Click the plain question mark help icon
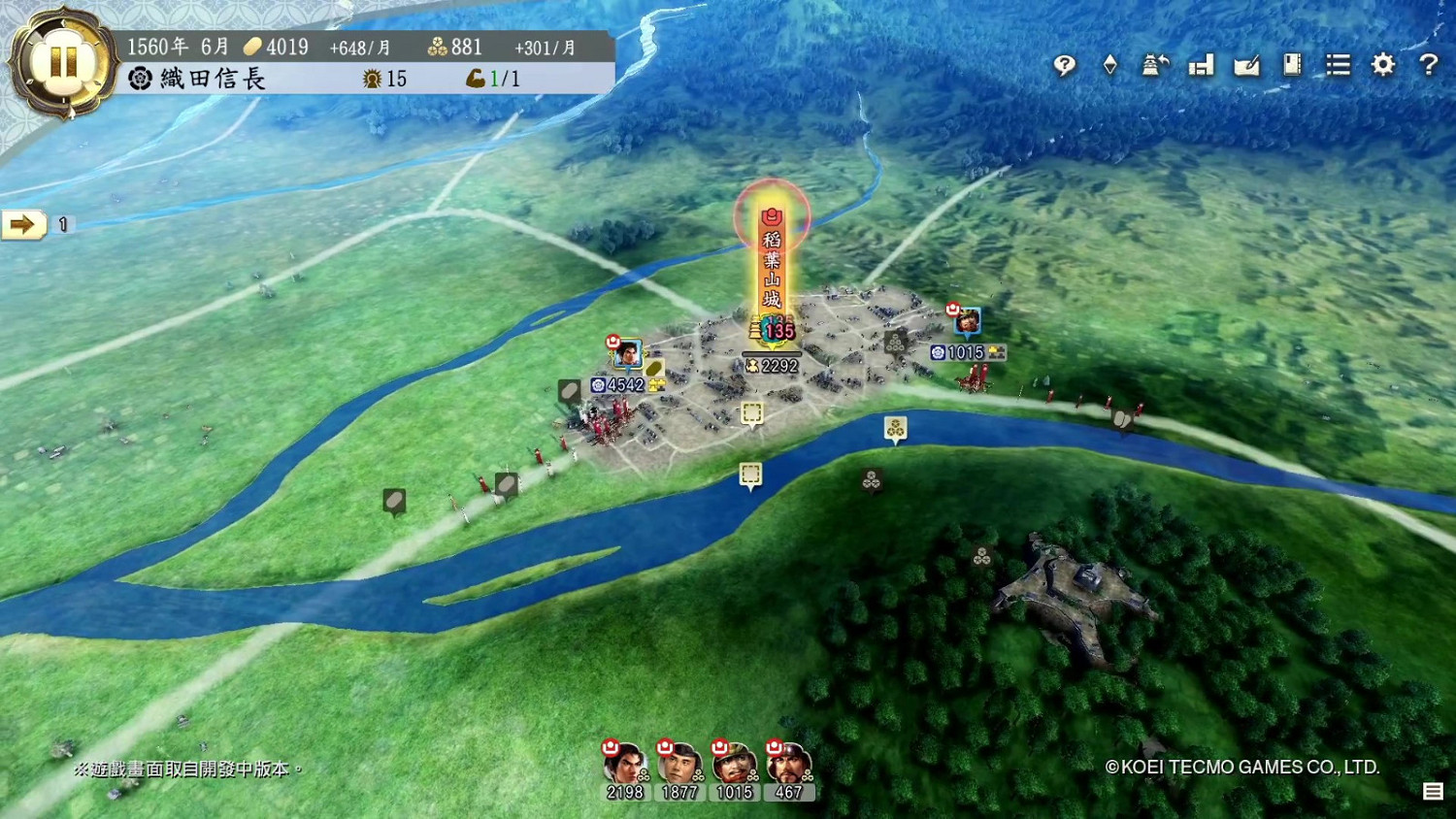Screen dimensions: 1456x819 [x=1428, y=65]
